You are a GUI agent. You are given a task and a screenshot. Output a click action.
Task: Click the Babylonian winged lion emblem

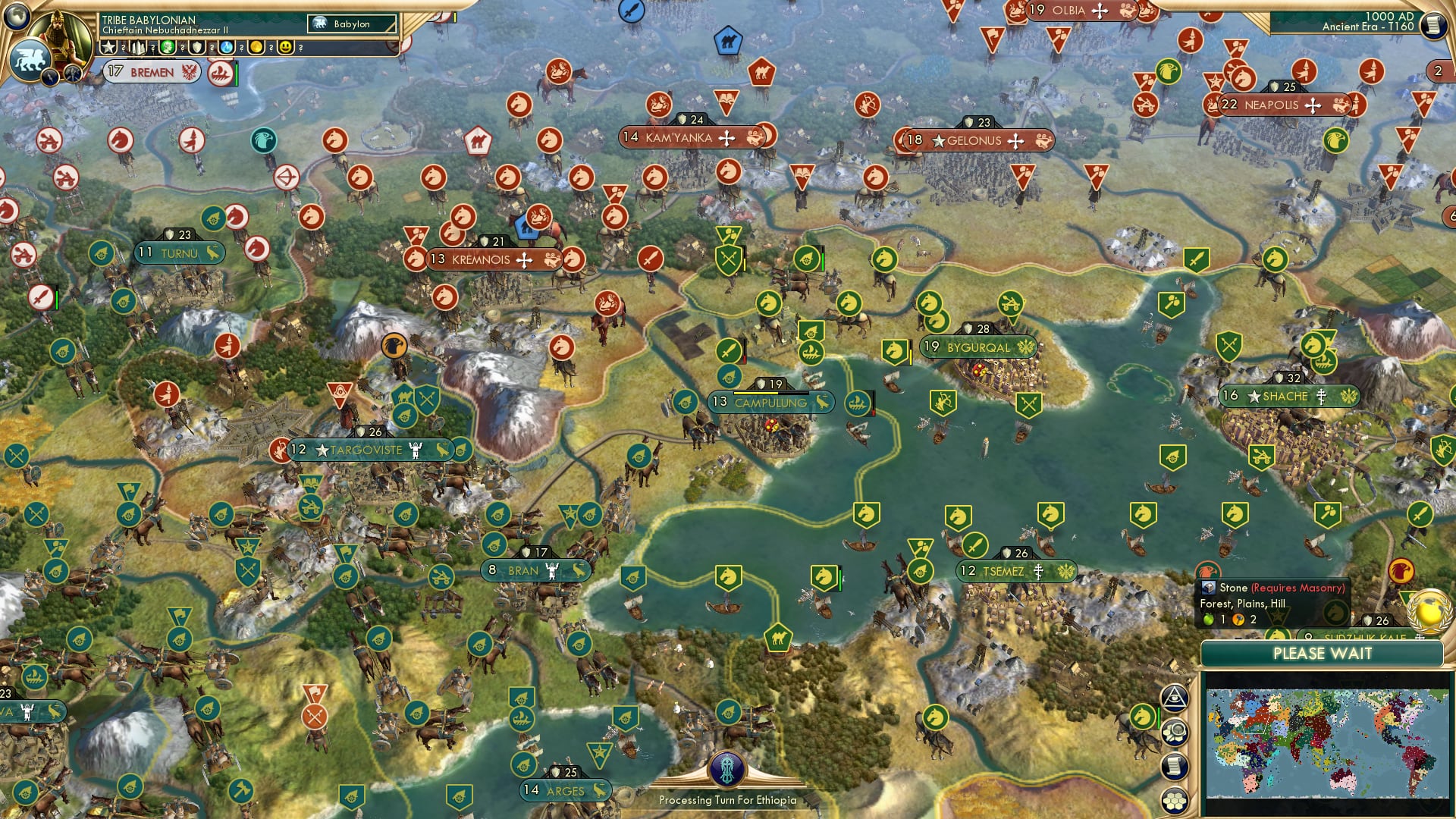[x=34, y=62]
